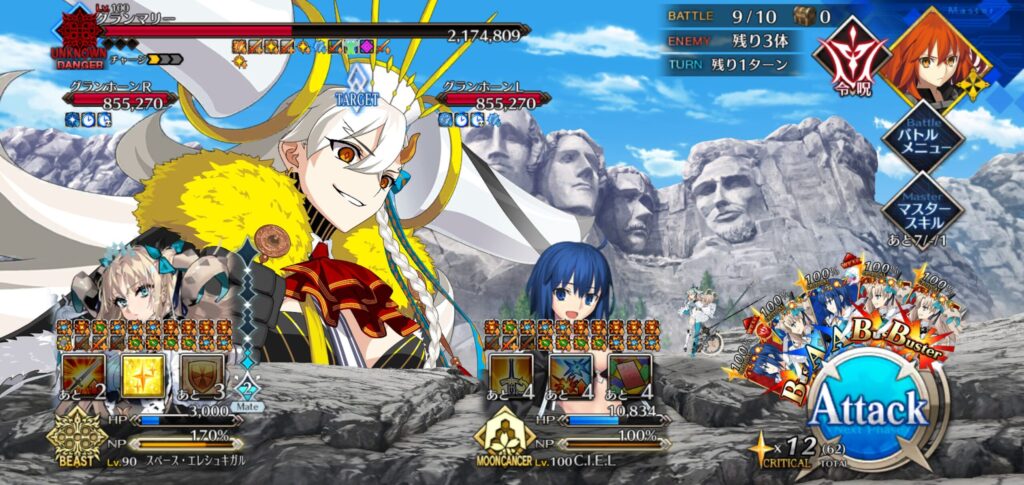Use Space Ereshkigal's glowing gold star skill
Viewport: 1024px width, 485px height.
144,376
